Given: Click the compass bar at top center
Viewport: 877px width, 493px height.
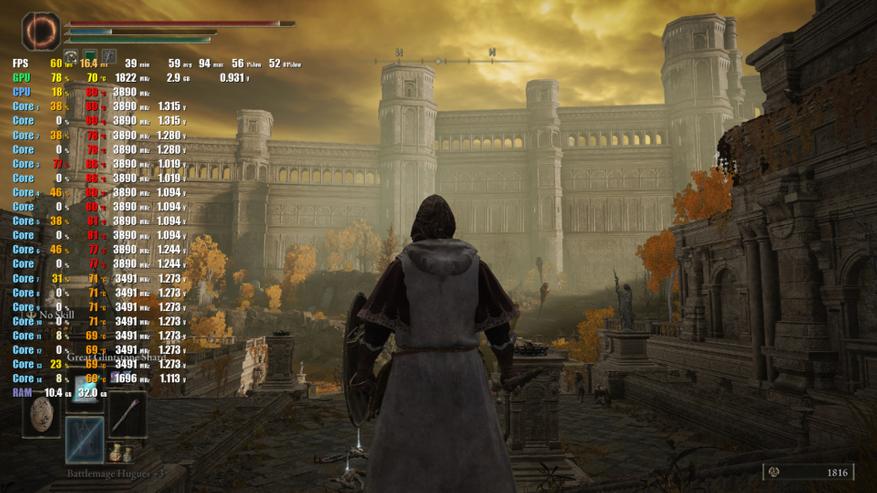Looking at the screenshot, I should (445, 54).
